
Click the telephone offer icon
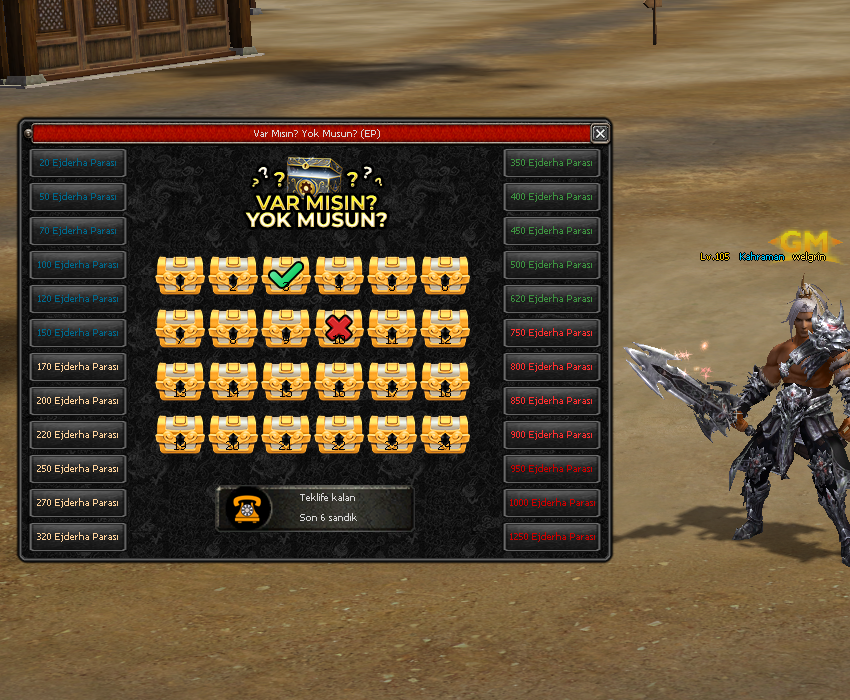coord(245,508)
